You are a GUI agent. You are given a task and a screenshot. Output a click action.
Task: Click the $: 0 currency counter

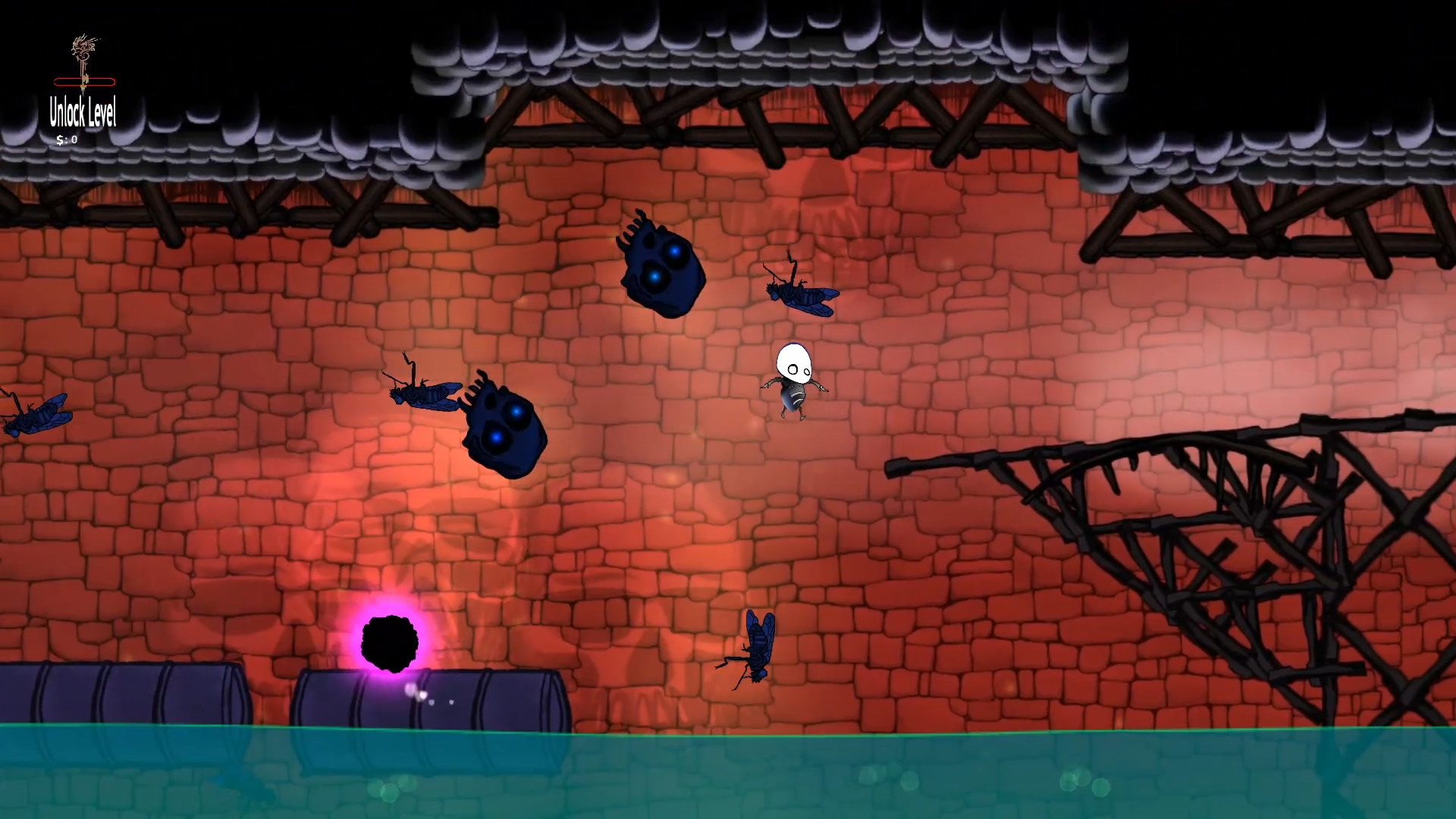tap(67, 140)
